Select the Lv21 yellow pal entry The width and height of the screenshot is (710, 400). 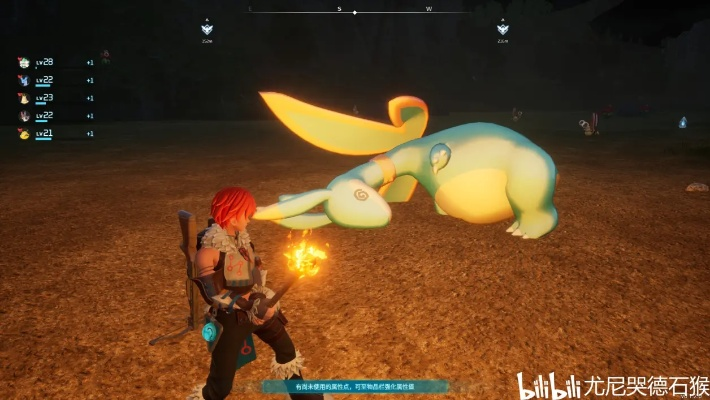point(24,133)
